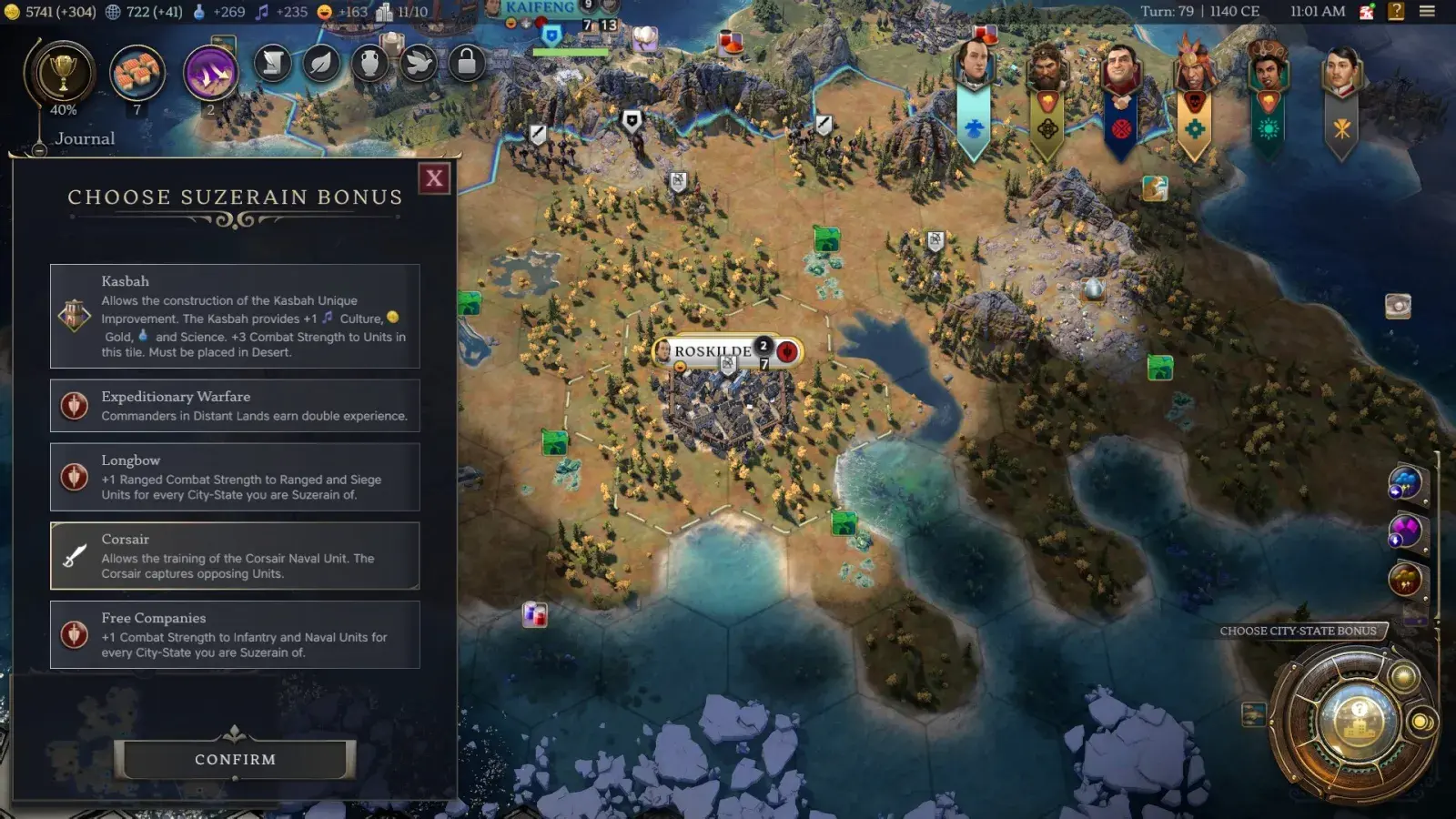1456x819 pixels.
Task: Open the amphora Great Works panel
Action: [x=370, y=64]
